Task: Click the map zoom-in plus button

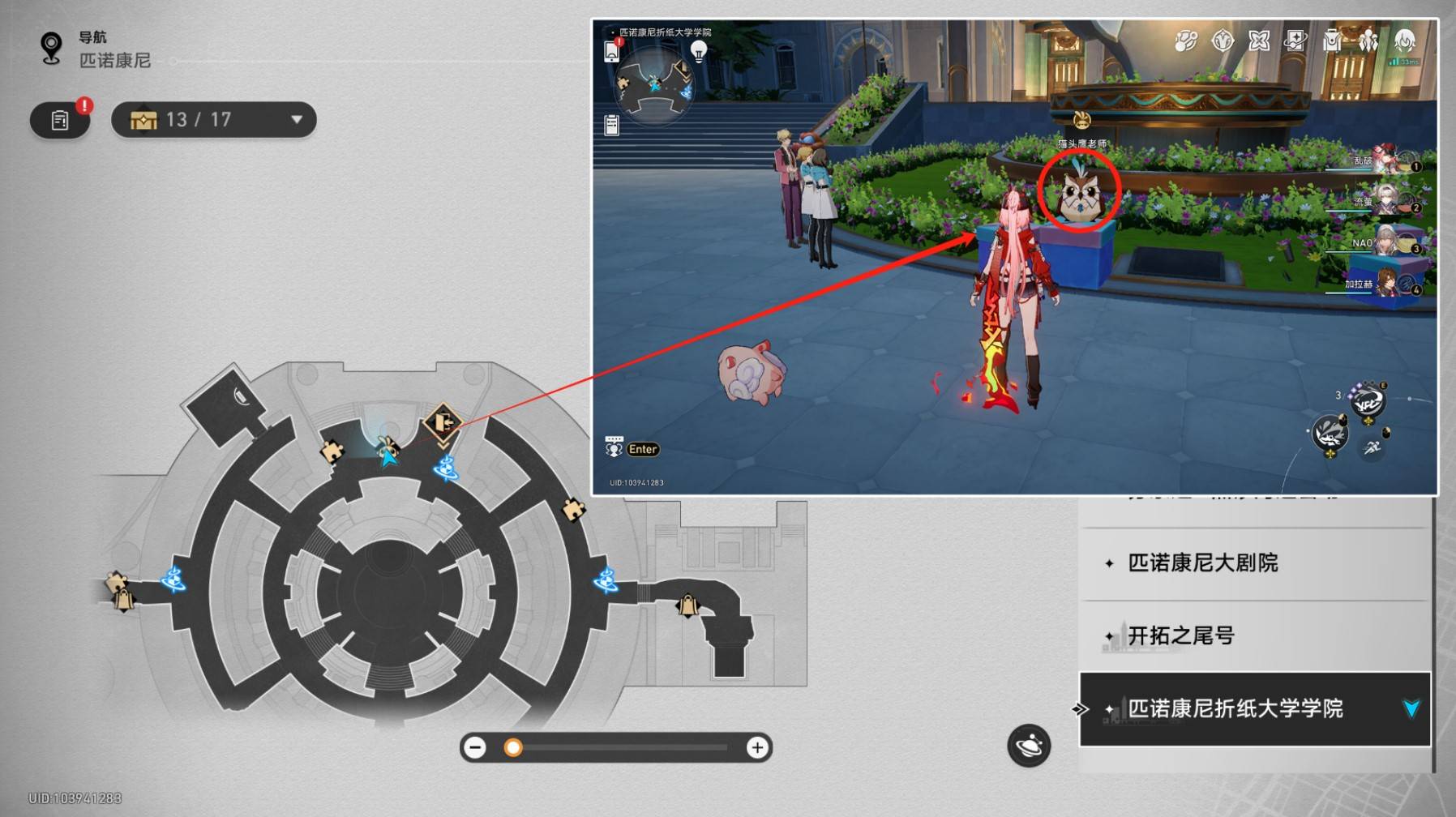Action: [x=757, y=747]
